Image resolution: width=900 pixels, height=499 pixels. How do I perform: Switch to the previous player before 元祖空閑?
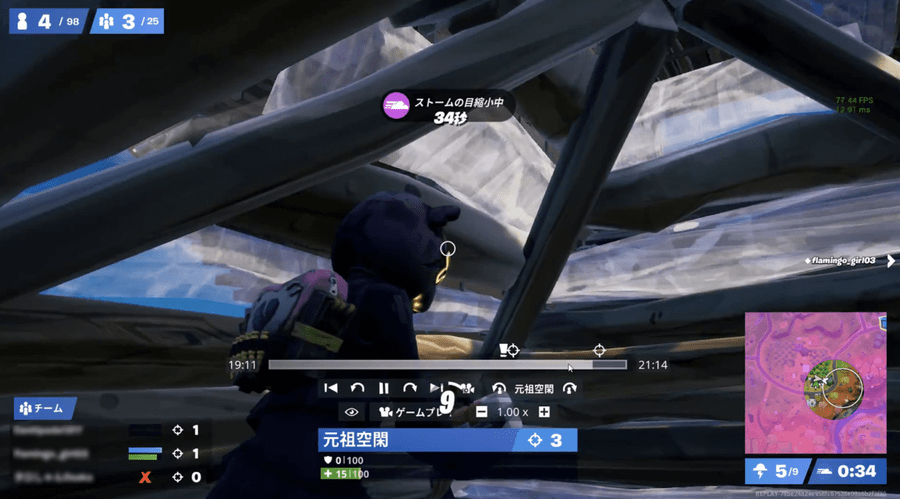click(x=498, y=388)
